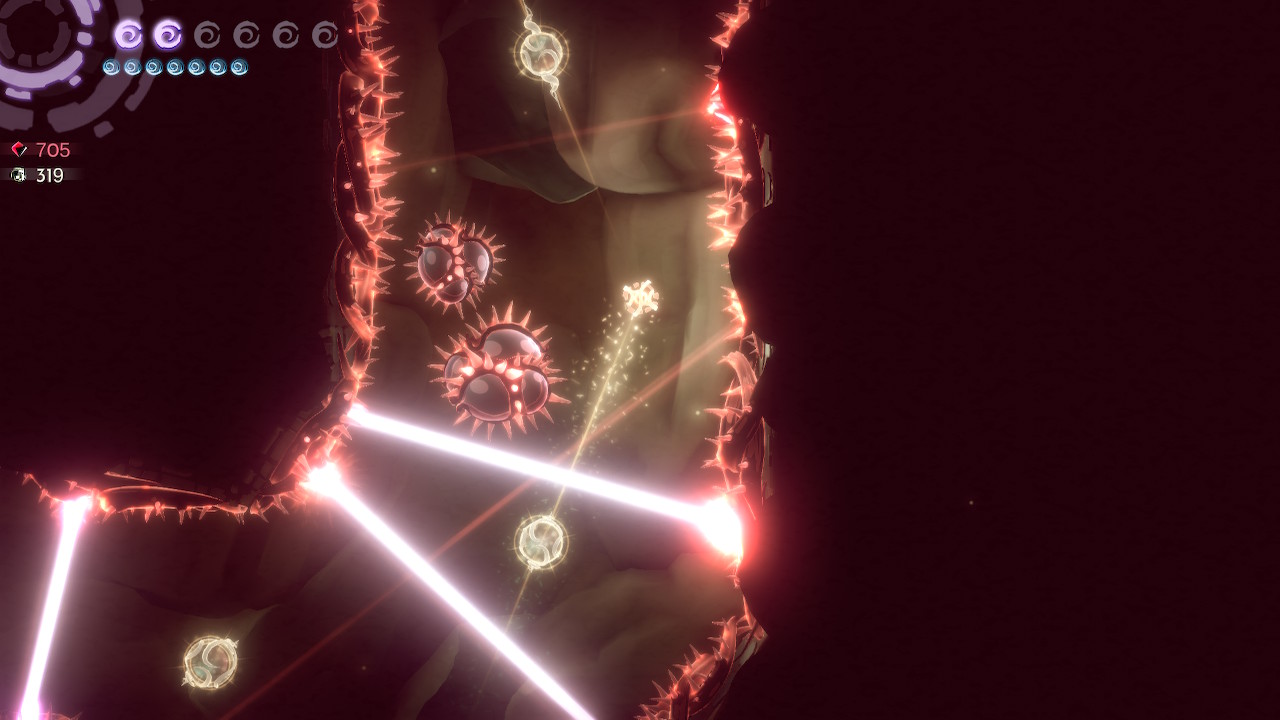Viewport: 1280px width, 720px height.
Task: Click the currency cube icon beside 319
Action: [x=17, y=174]
